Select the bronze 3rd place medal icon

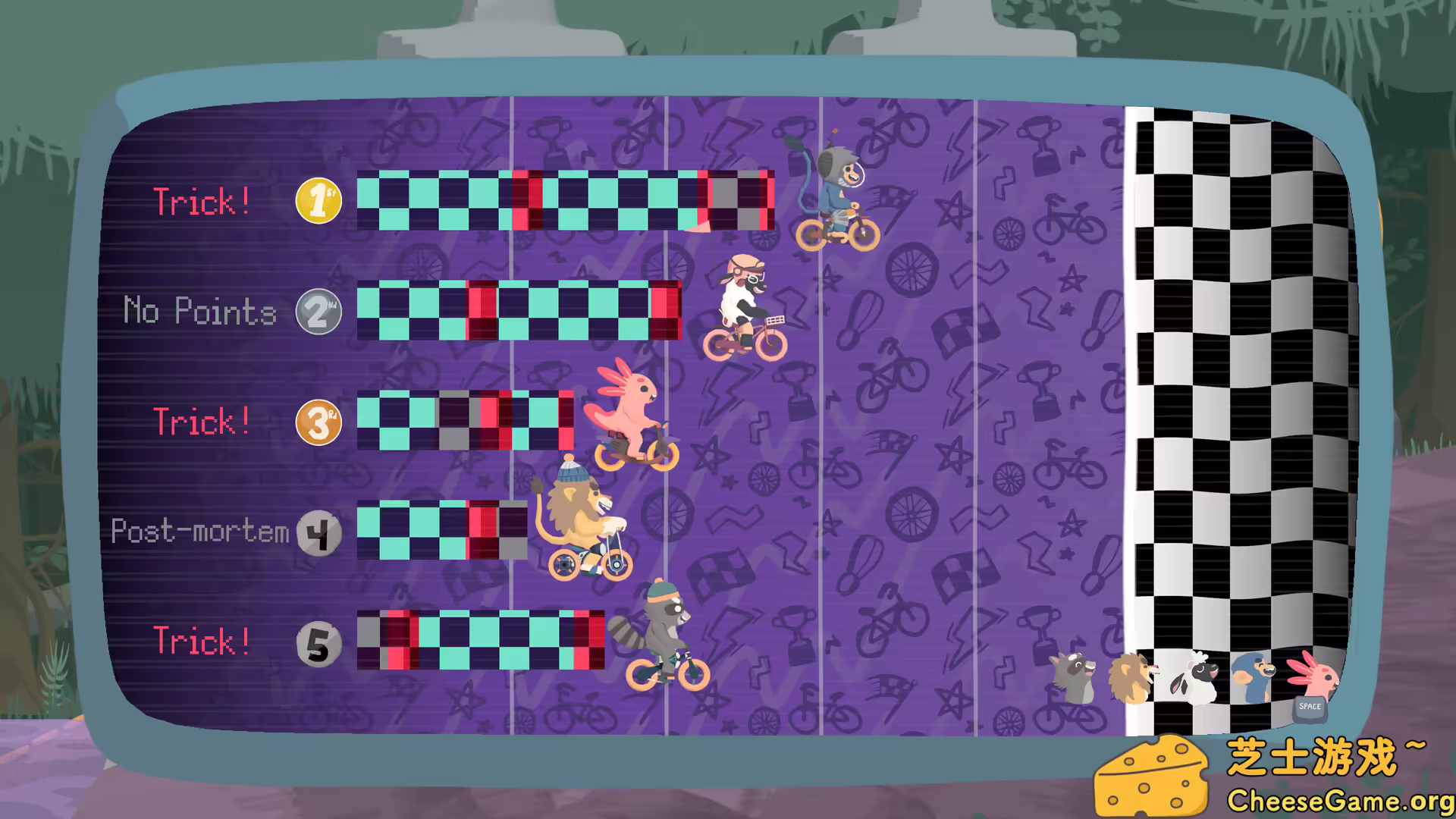point(318,422)
